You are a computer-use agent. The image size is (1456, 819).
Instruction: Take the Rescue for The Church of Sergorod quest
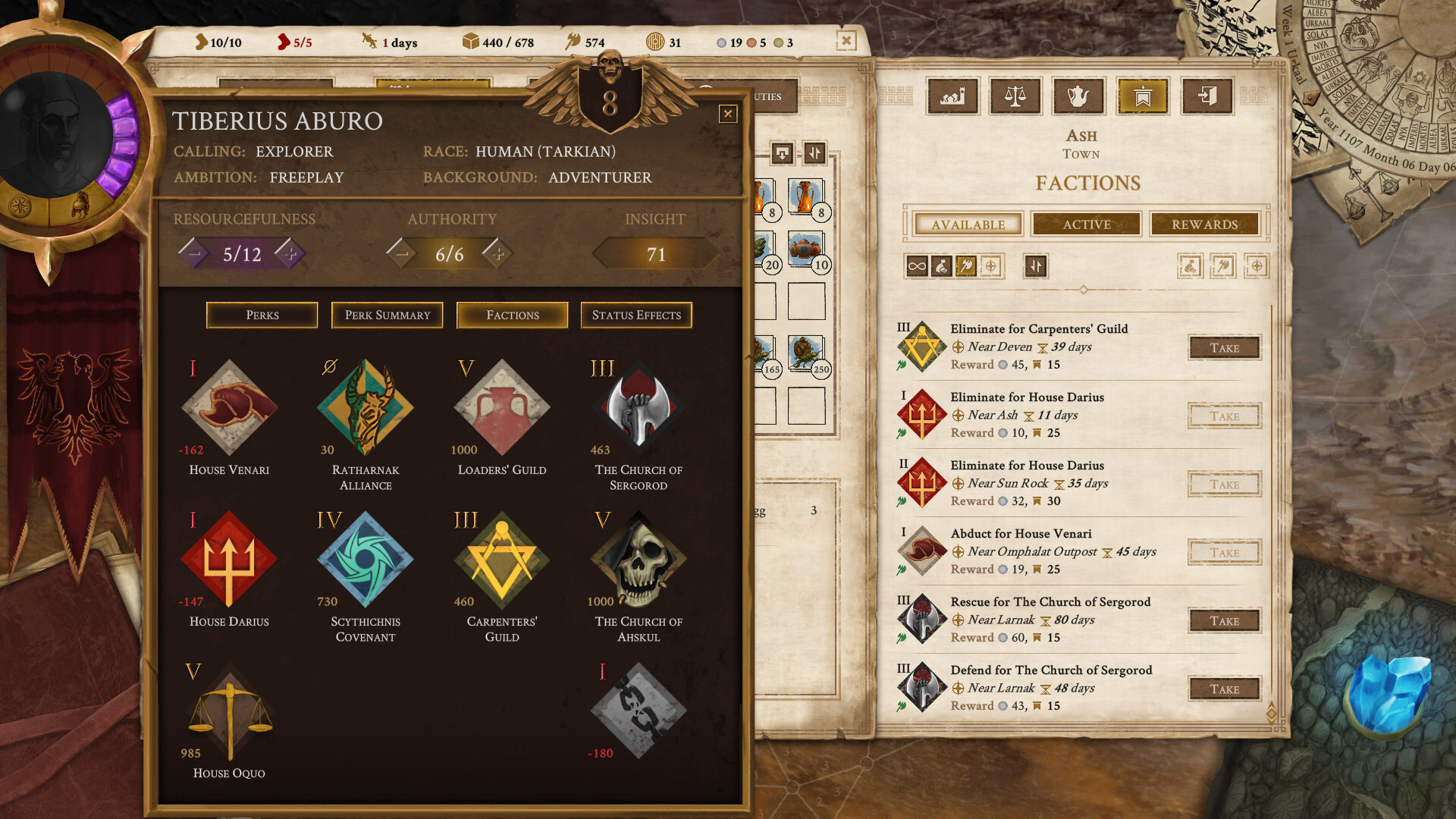1224,620
